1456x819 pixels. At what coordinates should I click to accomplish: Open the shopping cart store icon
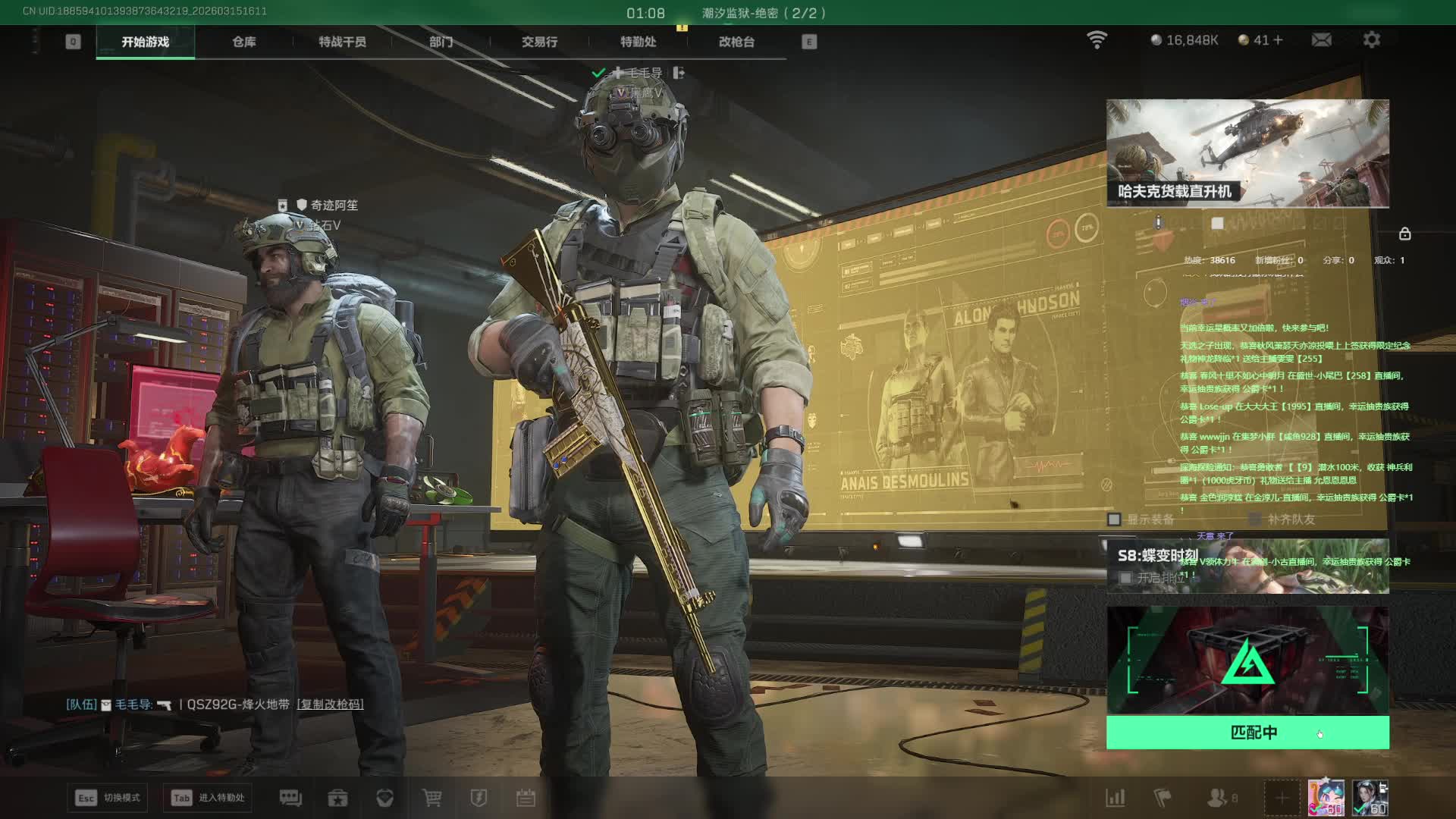[x=431, y=798]
